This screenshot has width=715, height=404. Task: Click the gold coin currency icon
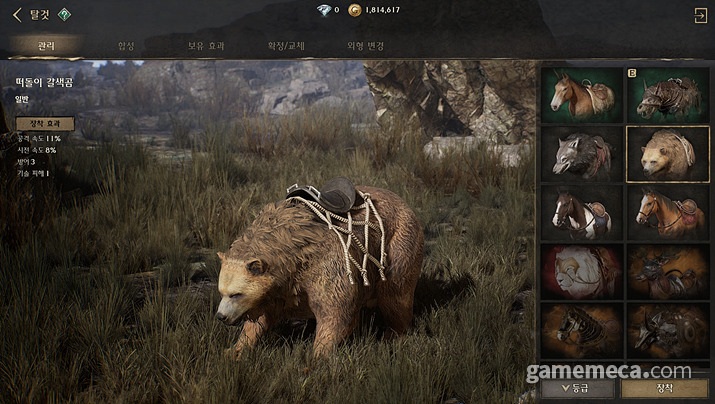354,10
